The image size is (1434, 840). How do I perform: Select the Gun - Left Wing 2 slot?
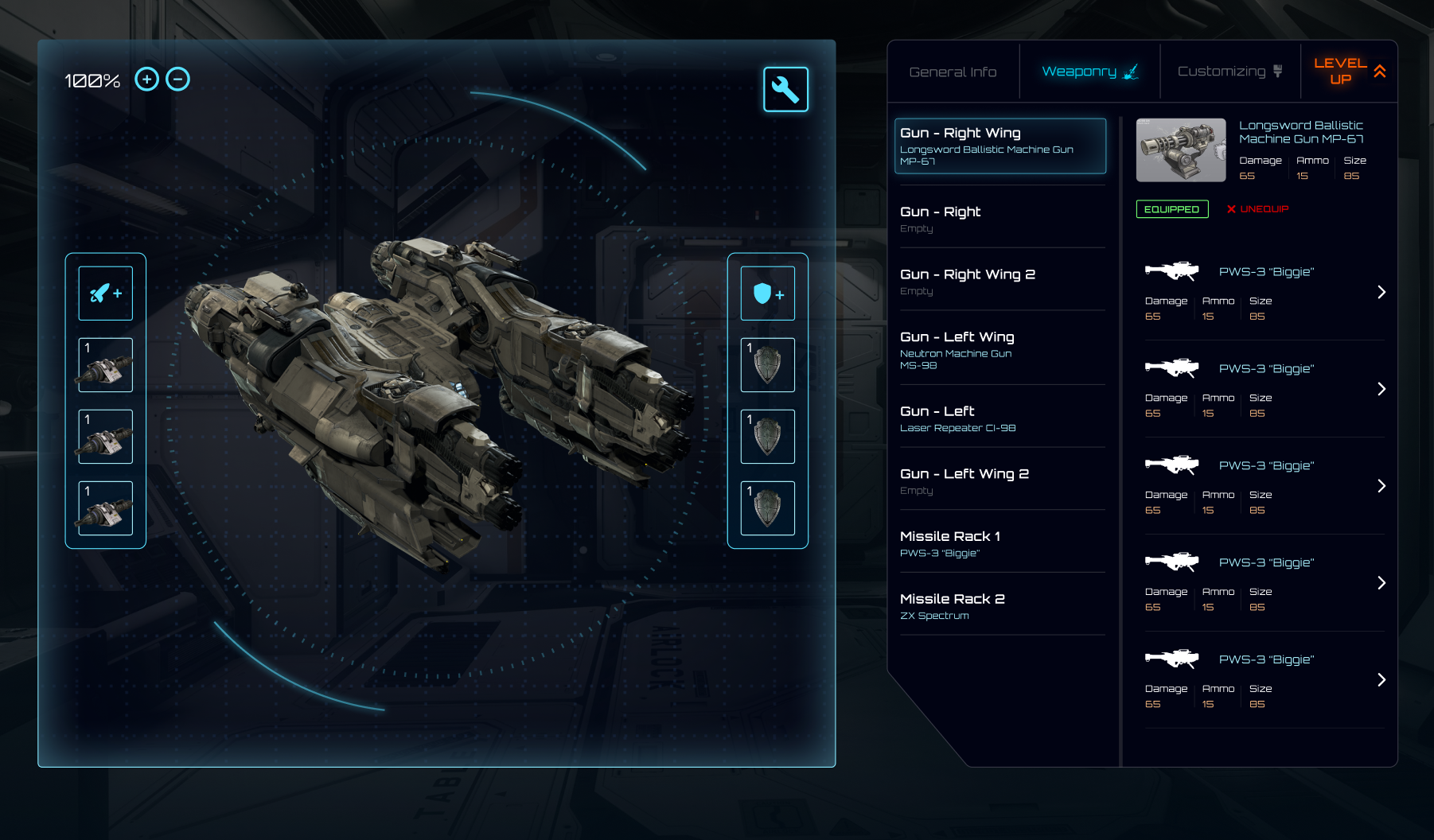click(1000, 480)
